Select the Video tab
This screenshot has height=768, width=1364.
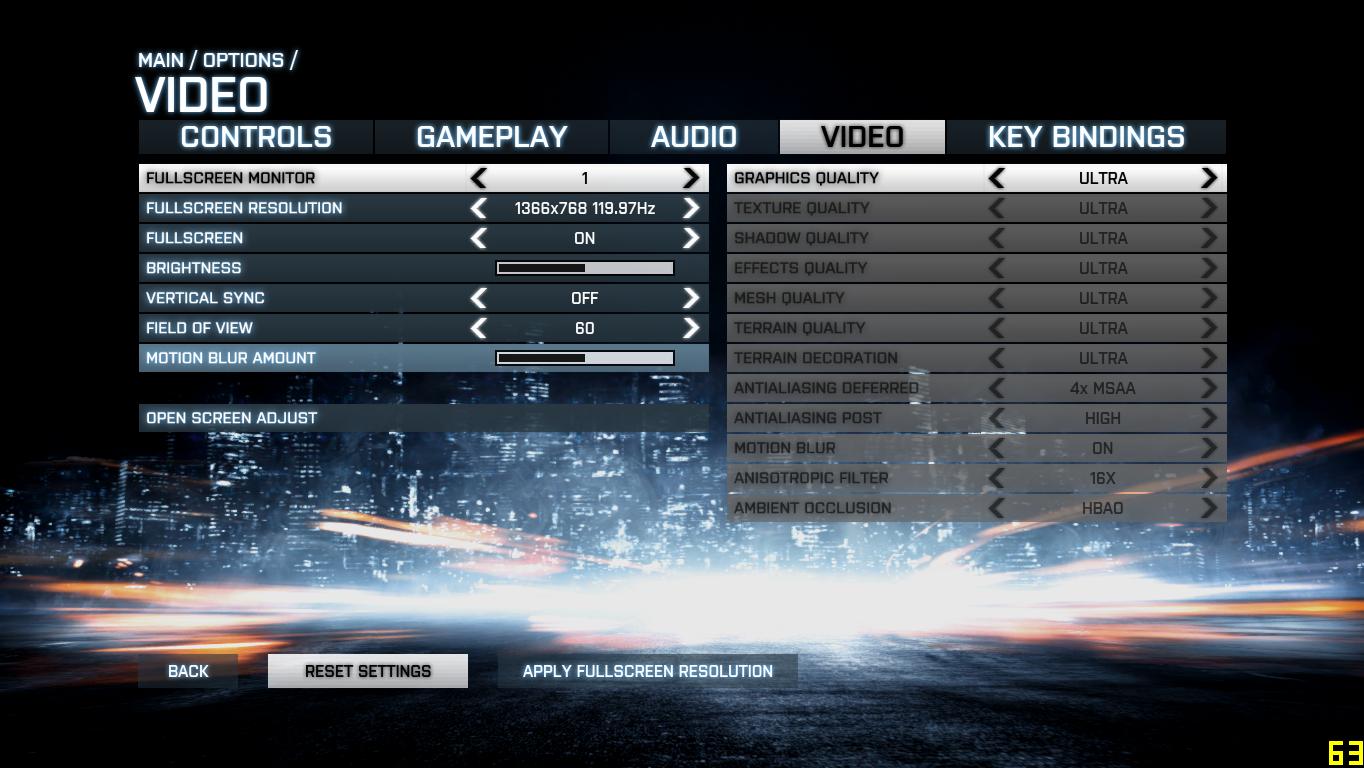pyautogui.click(x=862, y=137)
